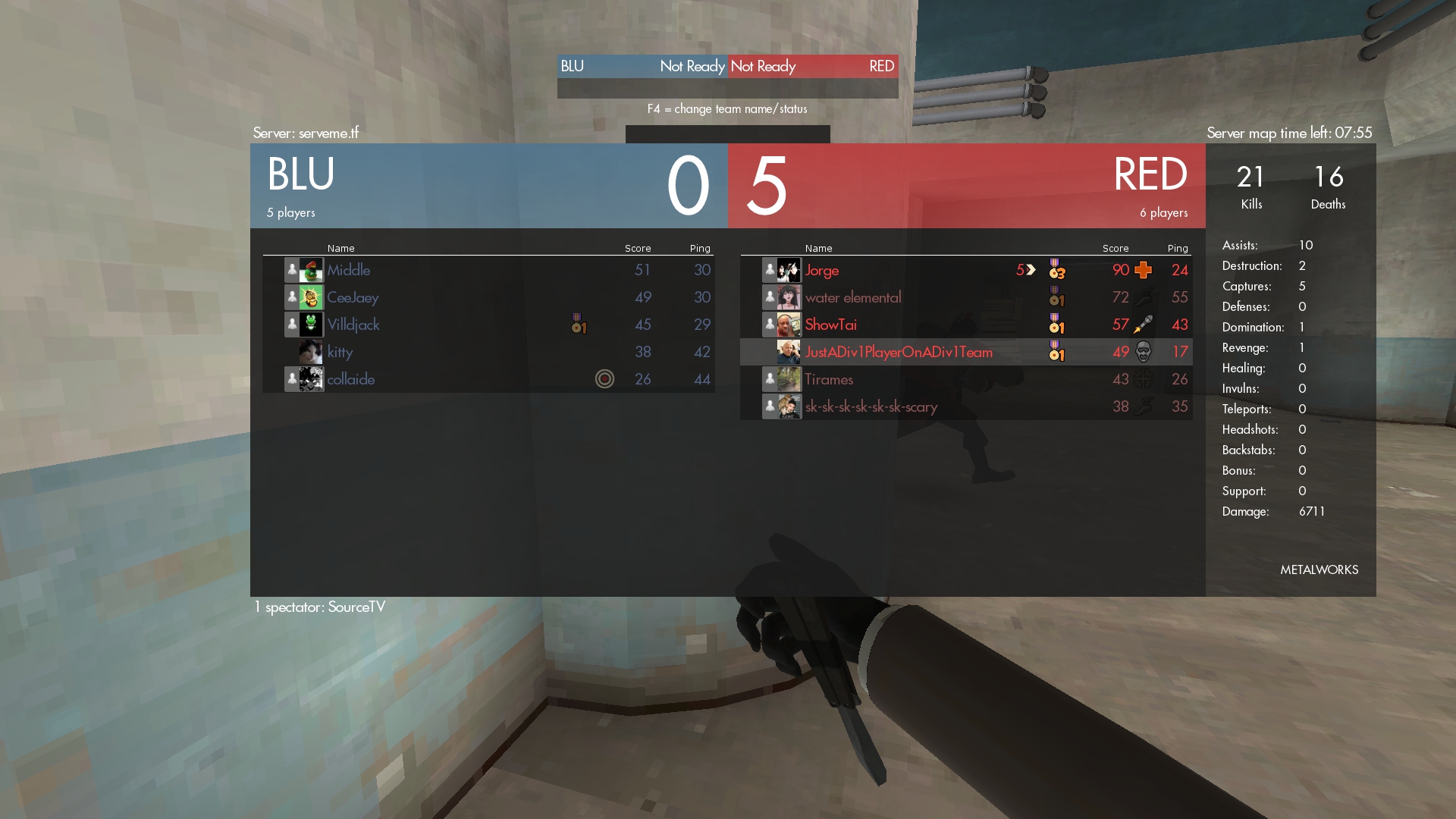Click water elemental's player row
The image size is (1456, 819).
[x=853, y=297]
